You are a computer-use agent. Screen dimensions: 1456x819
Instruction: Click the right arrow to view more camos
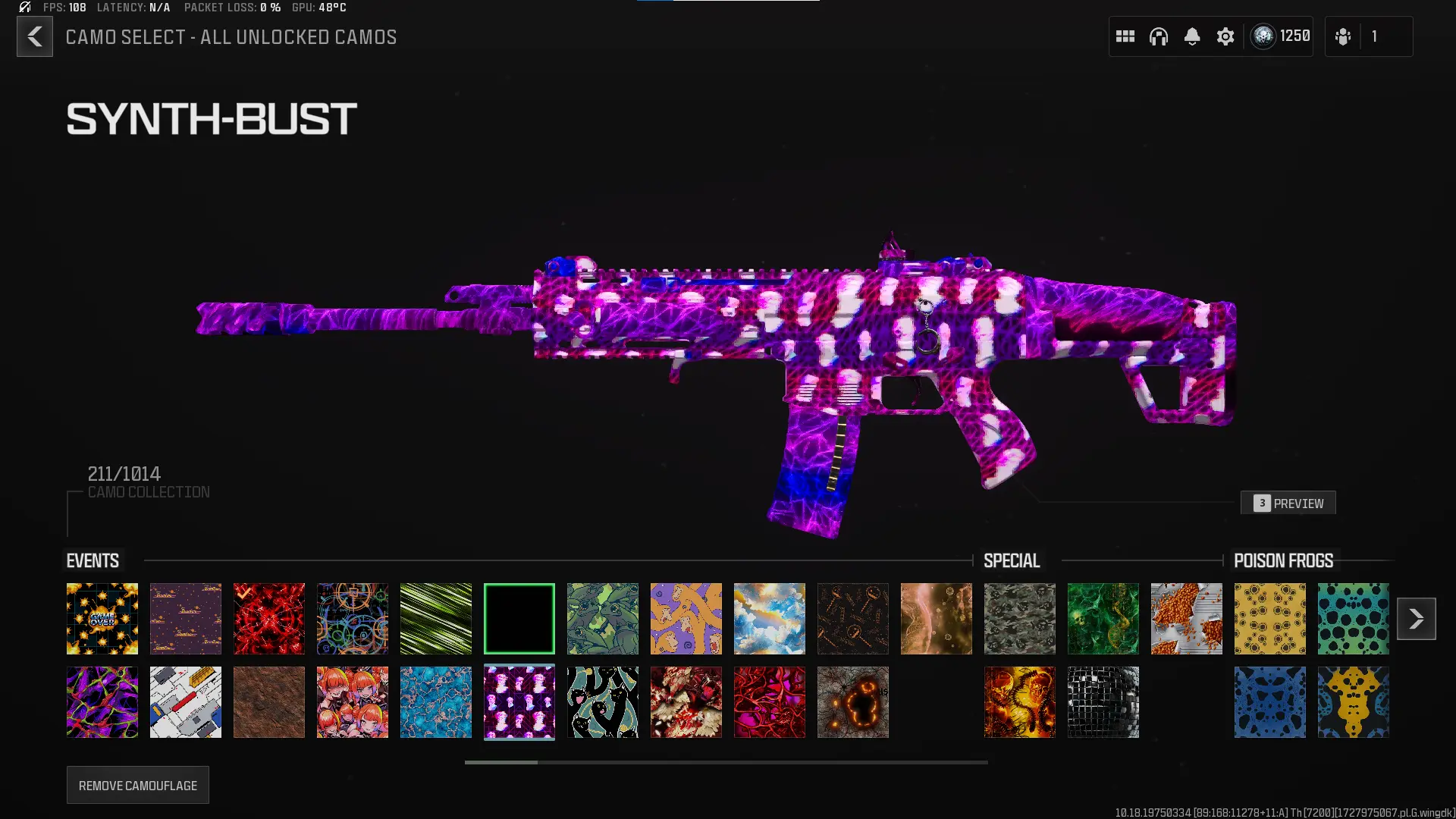[1417, 618]
